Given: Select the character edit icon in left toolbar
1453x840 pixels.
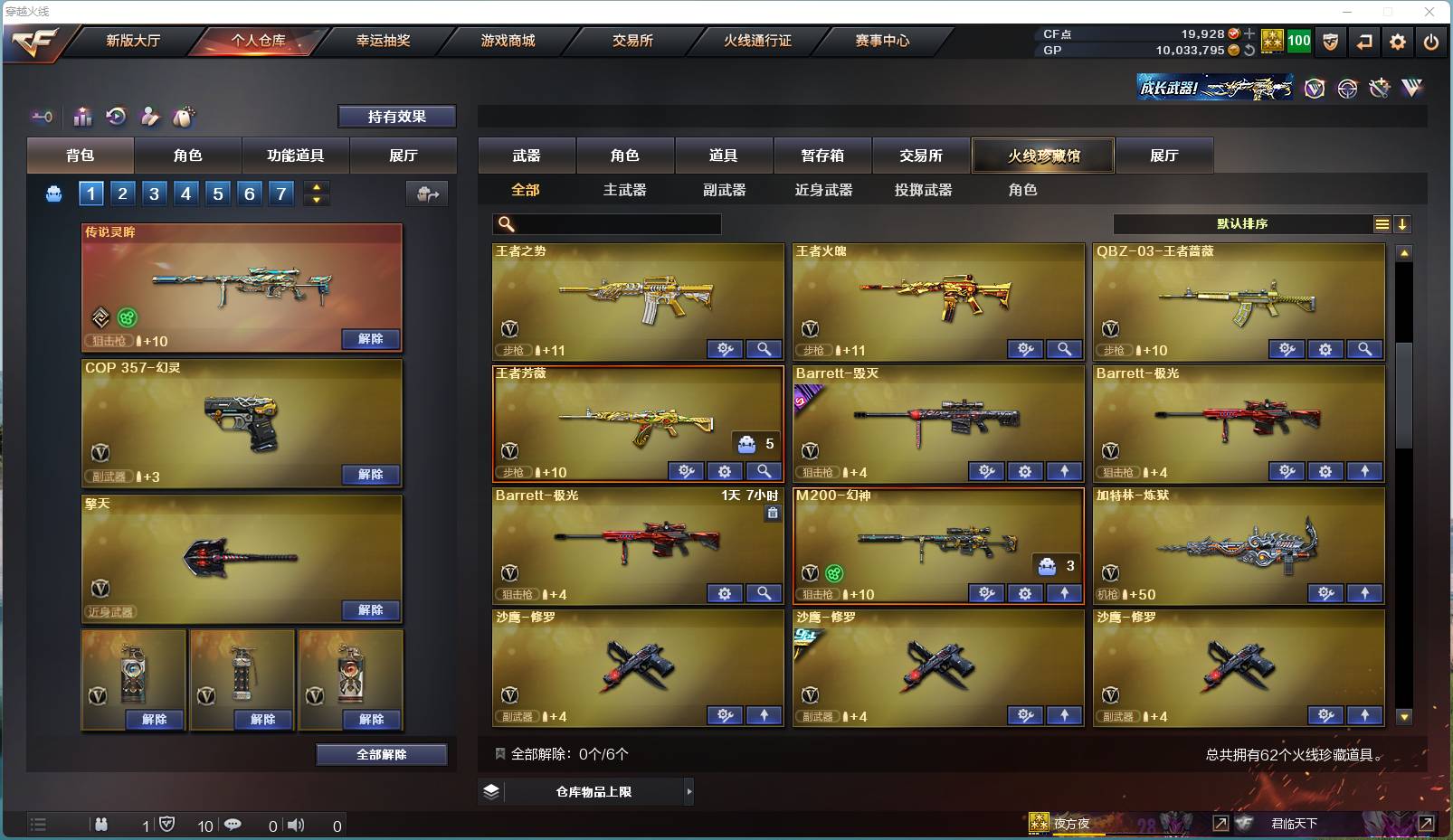Looking at the screenshot, I should 151,116.
